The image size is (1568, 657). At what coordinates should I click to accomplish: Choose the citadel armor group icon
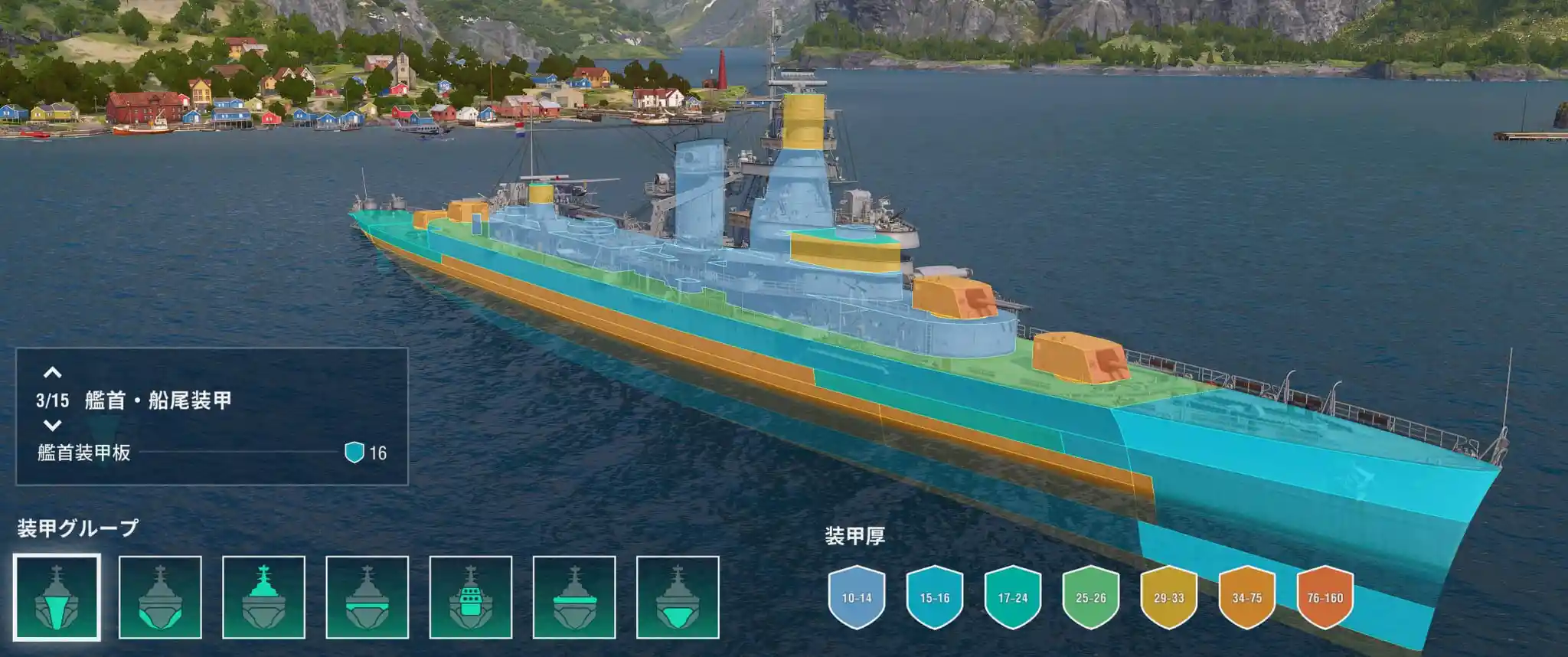pyautogui.click(x=677, y=597)
